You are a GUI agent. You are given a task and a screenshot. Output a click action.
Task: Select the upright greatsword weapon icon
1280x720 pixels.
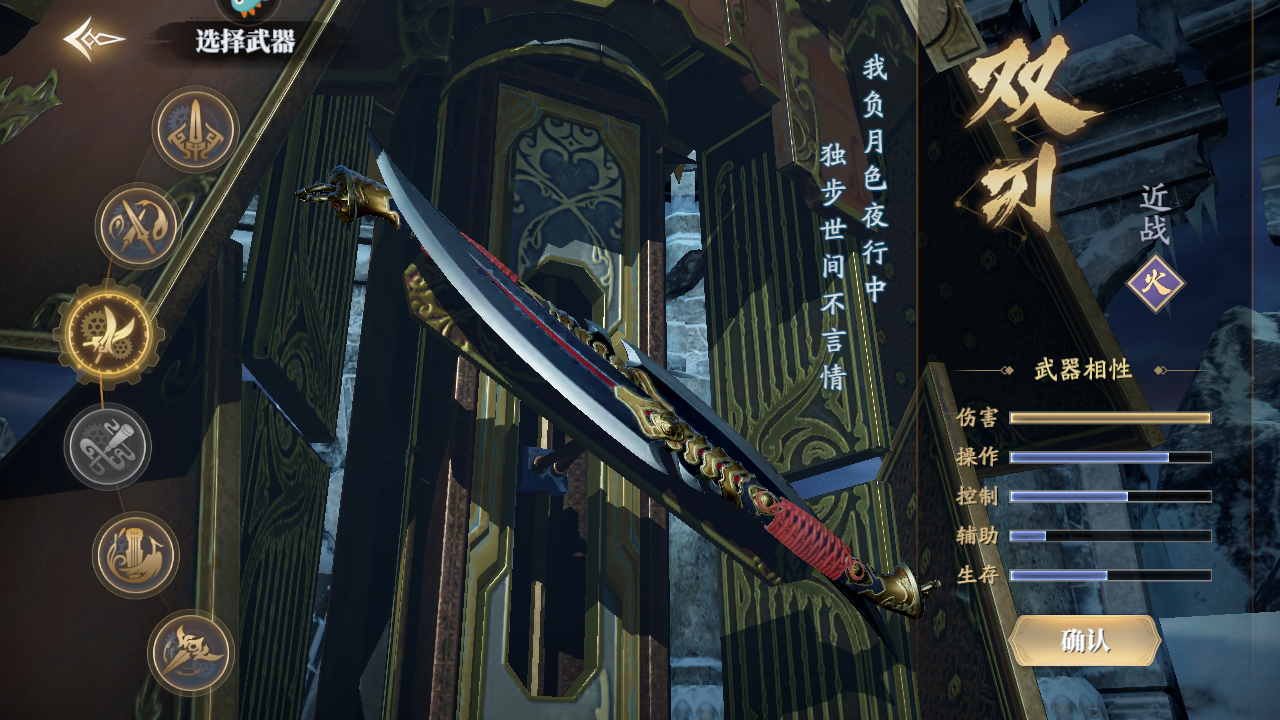[195, 130]
